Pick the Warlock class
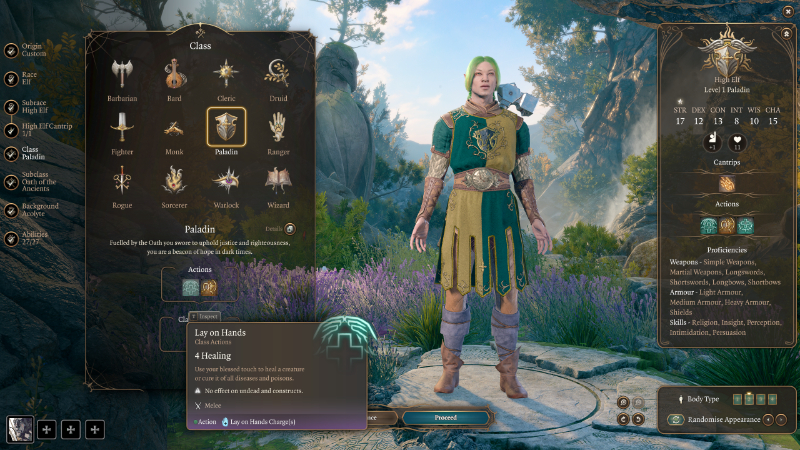This screenshot has height=450, width=800. coord(226,182)
